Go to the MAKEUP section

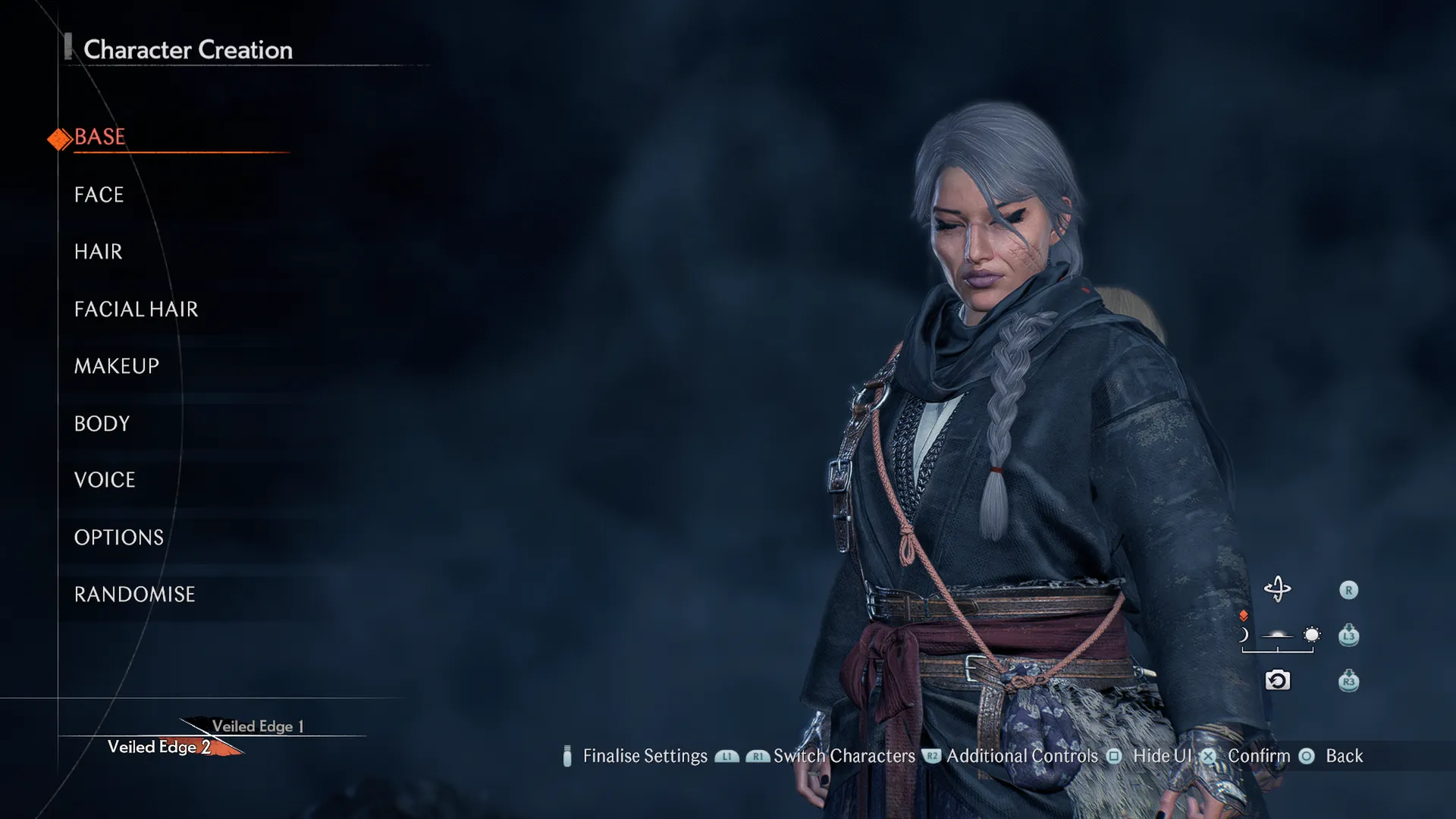(117, 366)
